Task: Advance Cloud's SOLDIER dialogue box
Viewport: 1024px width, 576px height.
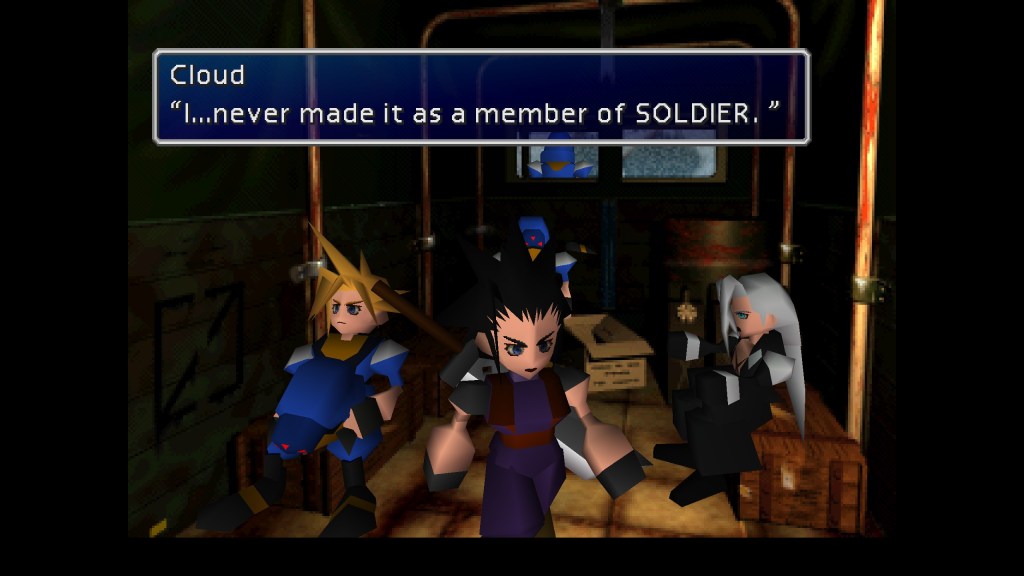Action: (480, 96)
